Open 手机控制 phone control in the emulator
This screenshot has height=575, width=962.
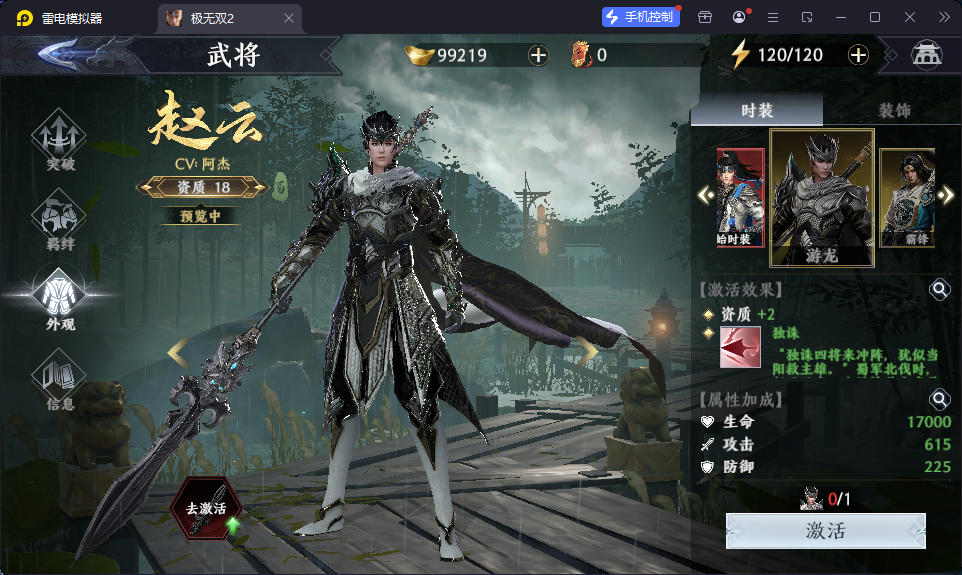pyautogui.click(x=641, y=17)
